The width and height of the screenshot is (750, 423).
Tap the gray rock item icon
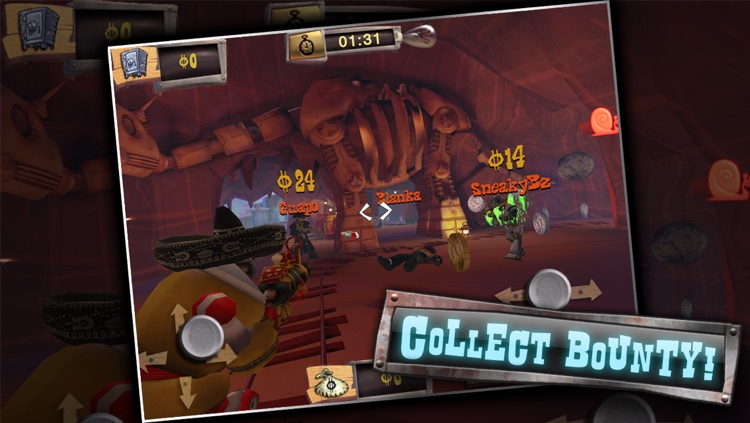(x=576, y=167)
